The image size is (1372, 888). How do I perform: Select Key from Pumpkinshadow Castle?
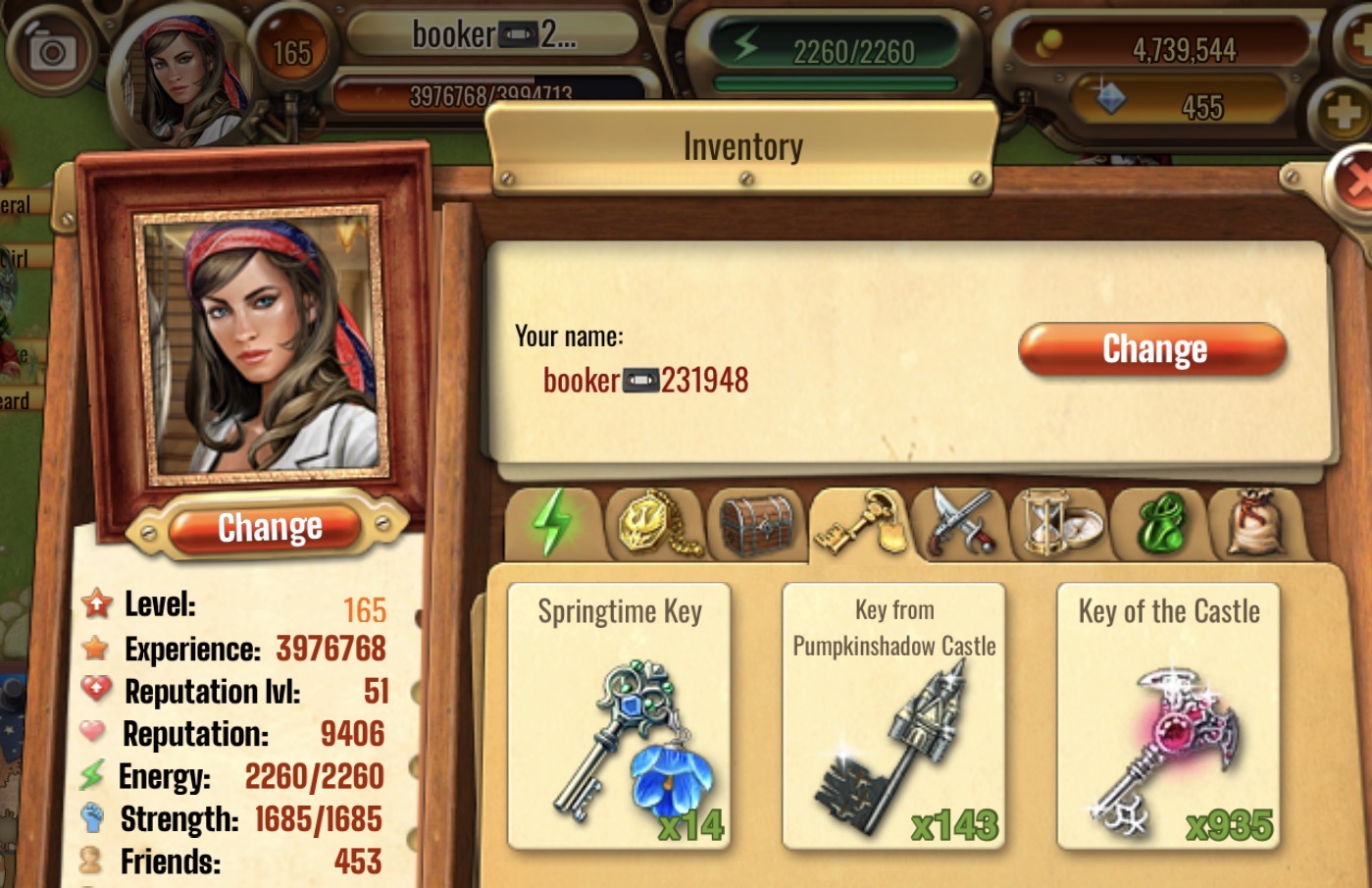coord(893,716)
